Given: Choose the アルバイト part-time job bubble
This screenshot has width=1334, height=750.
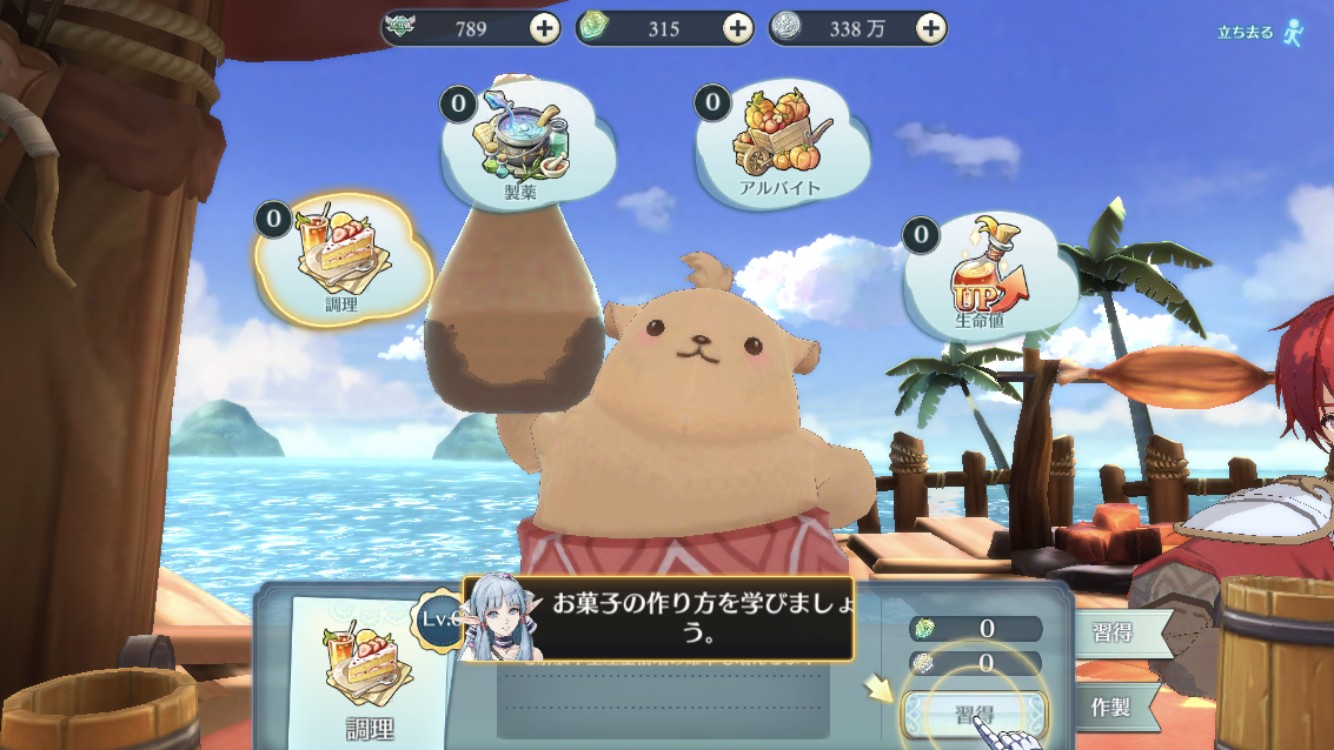Looking at the screenshot, I should pyautogui.click(x=781, y=141).
